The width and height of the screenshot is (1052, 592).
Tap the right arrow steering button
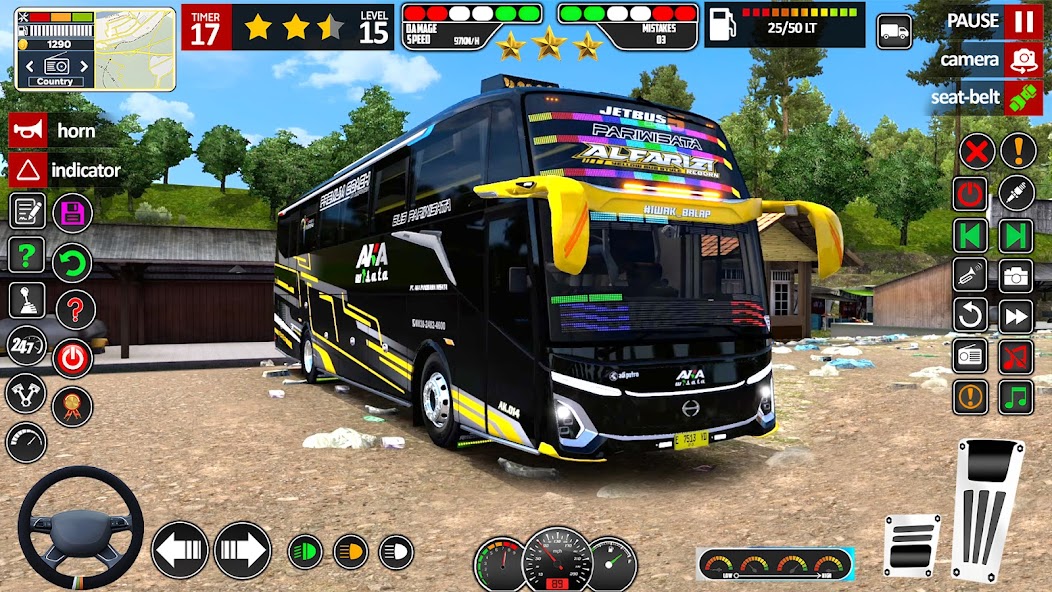click(x=242, y=550)
